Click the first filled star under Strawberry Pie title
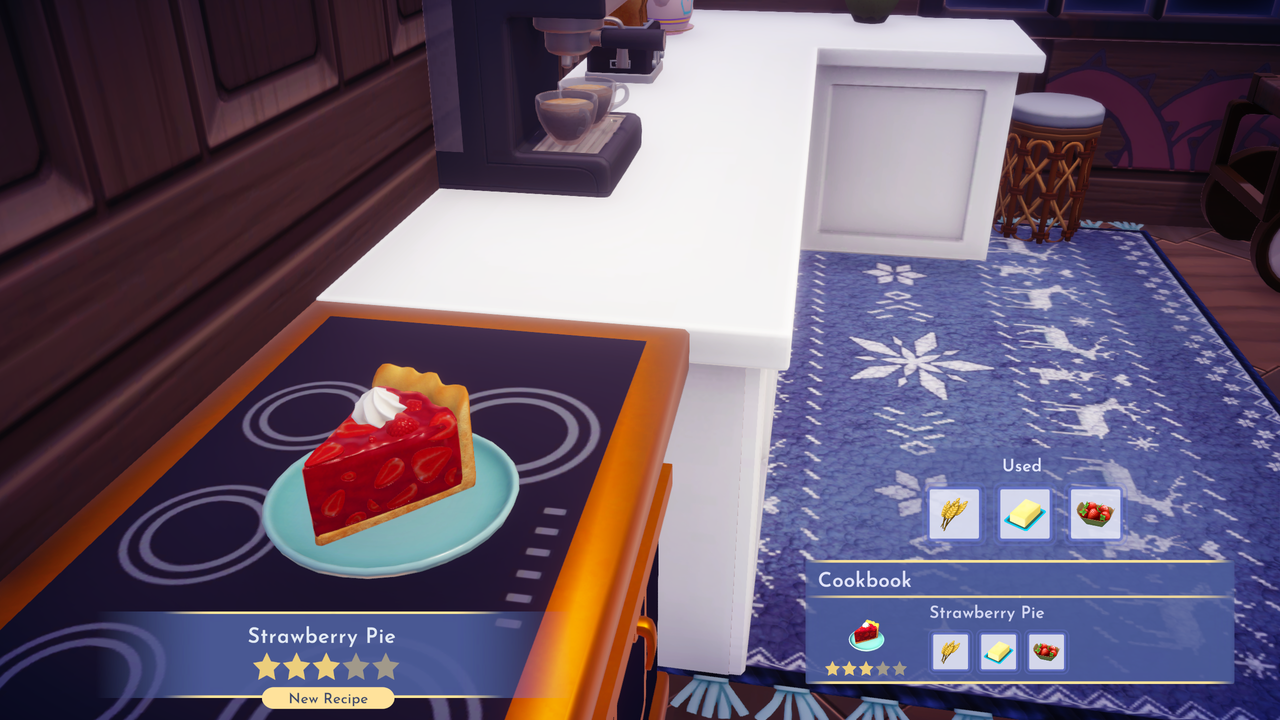 point(264,667)
